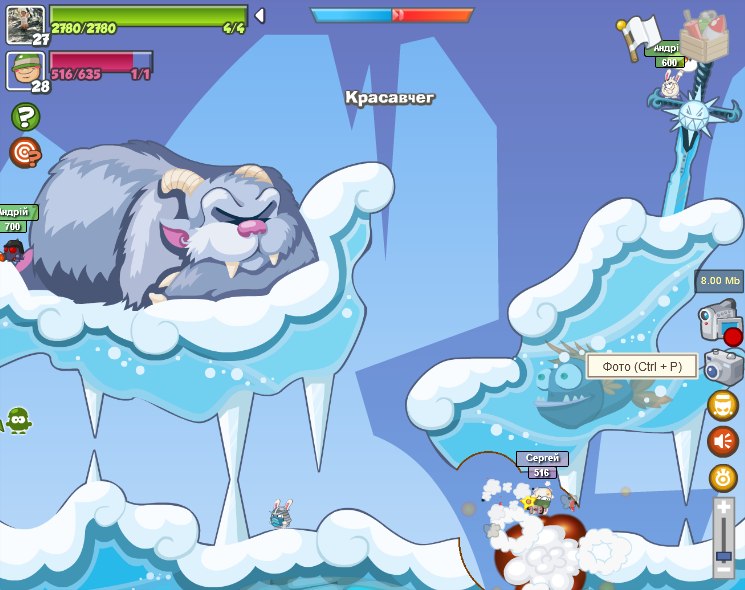The width and height of the screenshot is (745, 590).
Task: Toggle sound with the orange speaker button
Action: (723, 441)
